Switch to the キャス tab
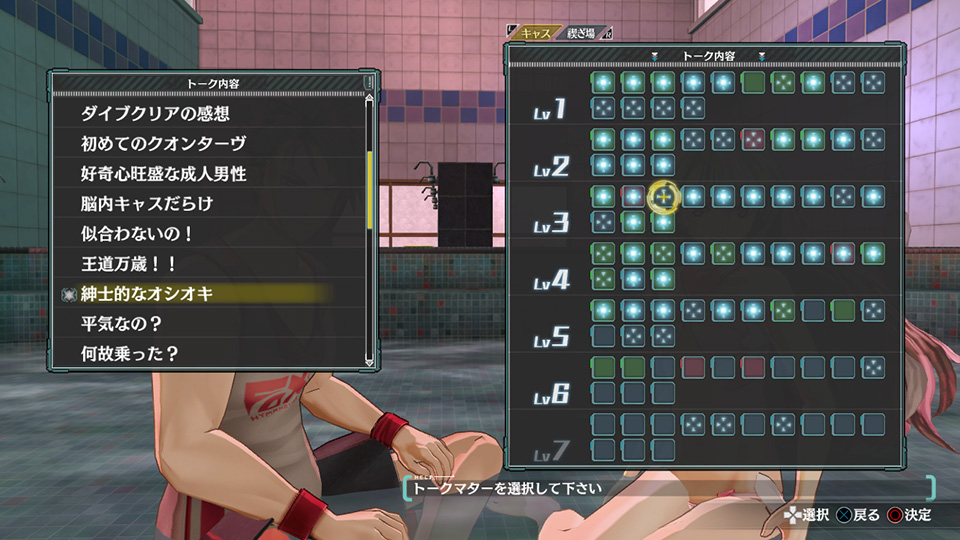960x540 pixels. 538,33
